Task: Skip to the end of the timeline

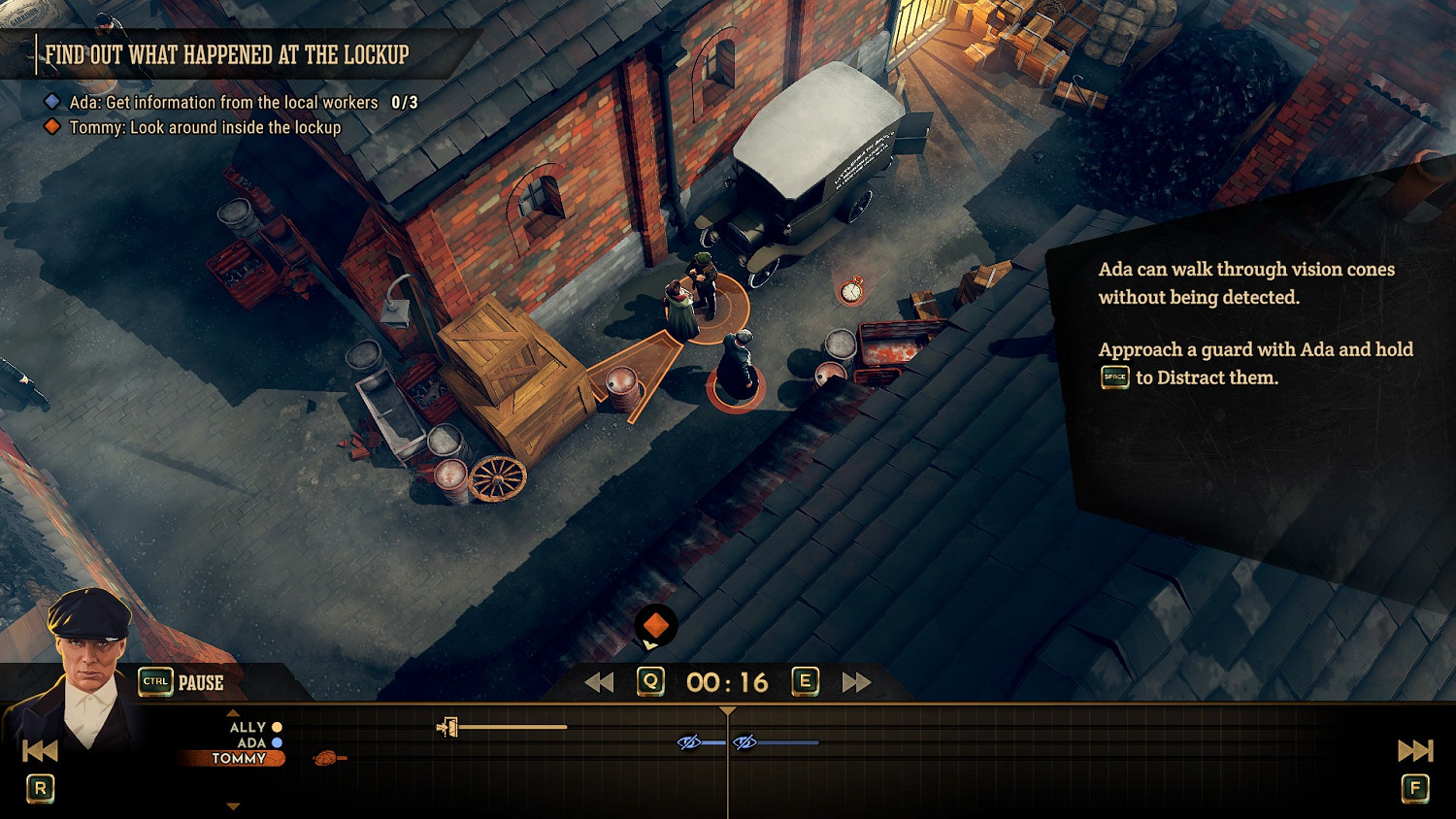Action: pos(1414,750)
